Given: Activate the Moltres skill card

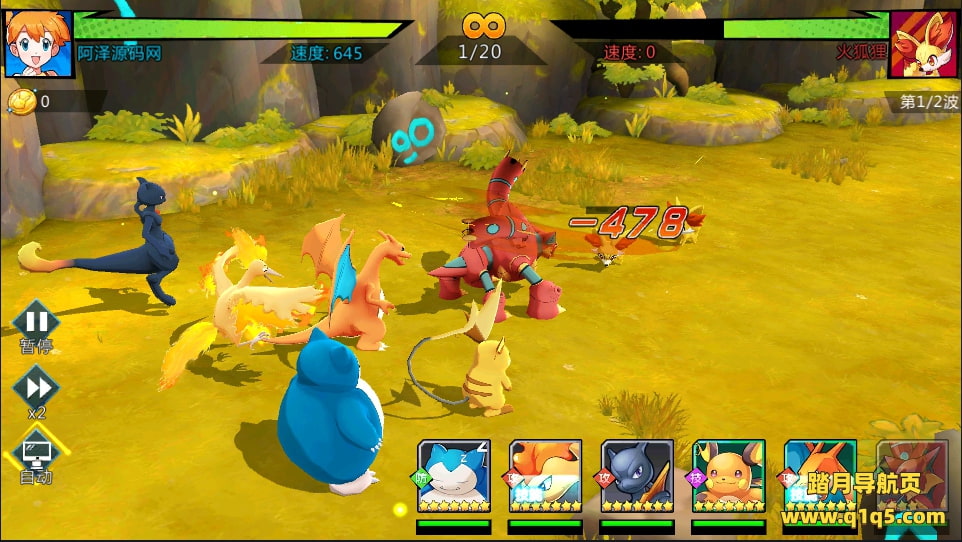Looking at the screenshot, I should 545,476.
